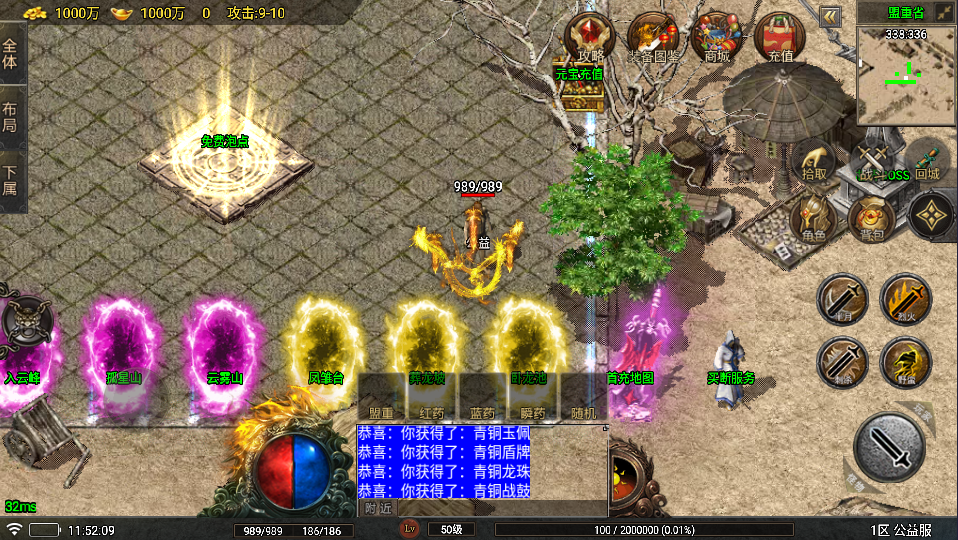Open the 商城 shop
Screen dimensions: 958x540
[717, 38]
